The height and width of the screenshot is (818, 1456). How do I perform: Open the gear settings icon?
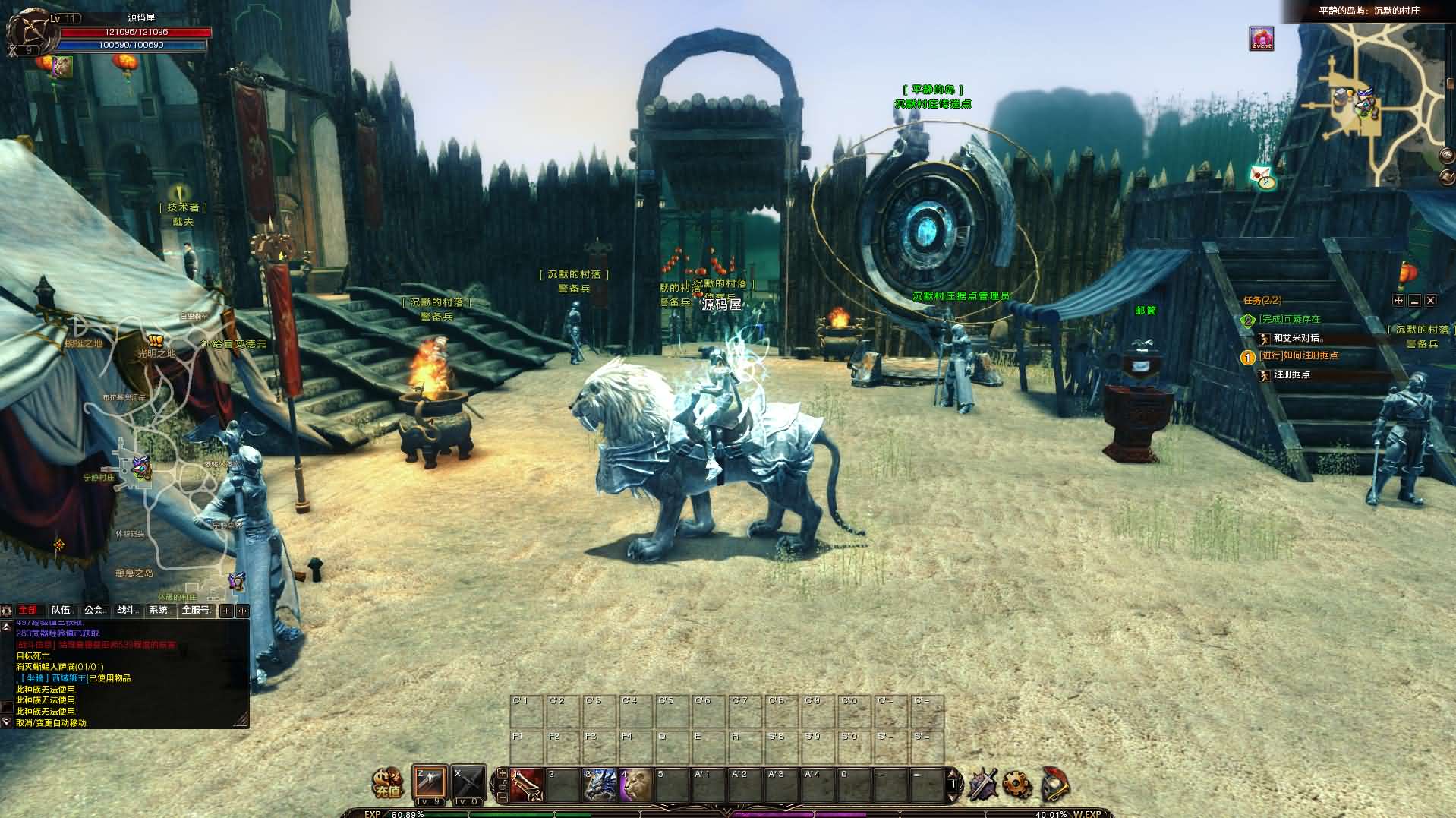(x=1017, y=784)
